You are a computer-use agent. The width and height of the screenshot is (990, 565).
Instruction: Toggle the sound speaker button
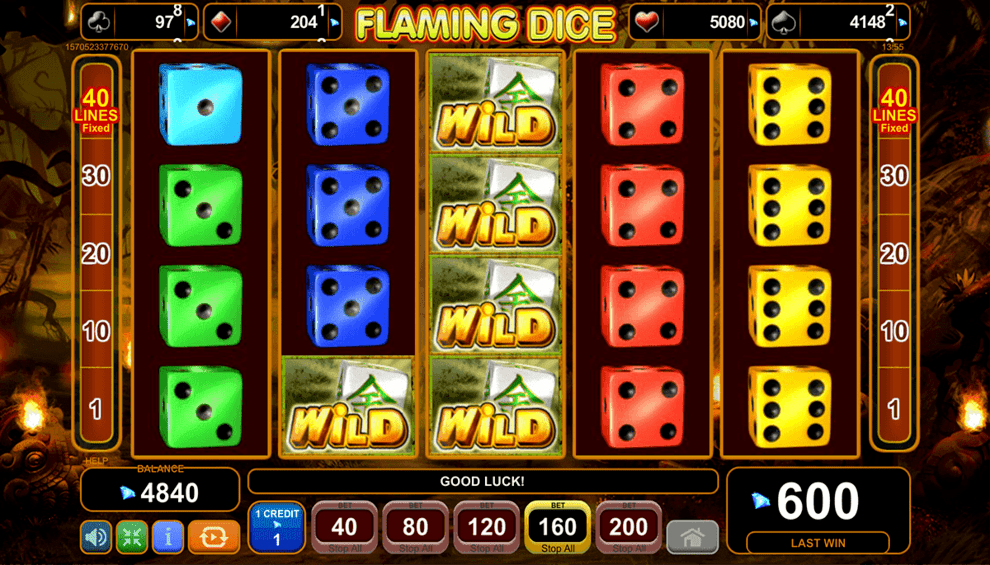96,537
